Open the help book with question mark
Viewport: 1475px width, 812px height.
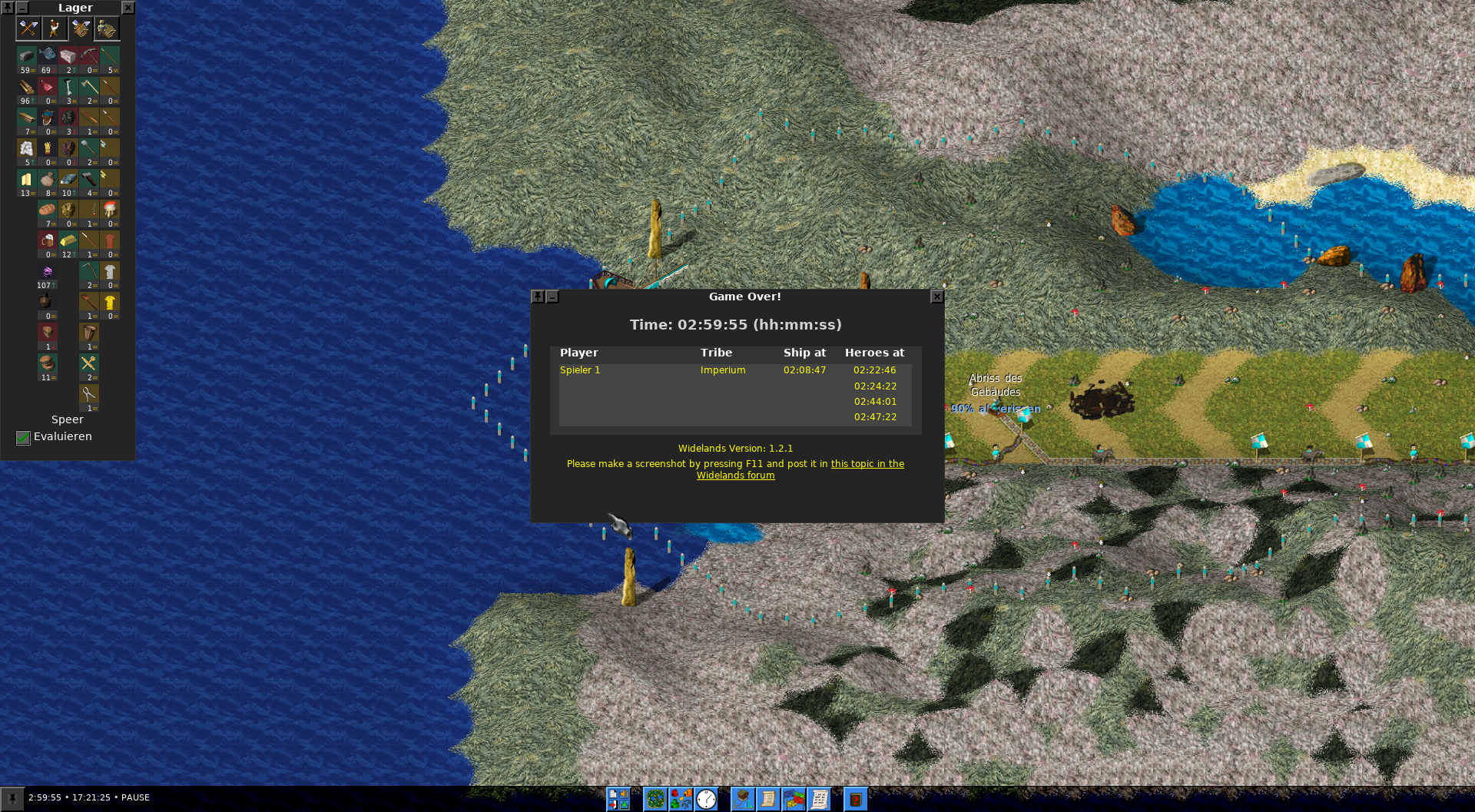click(855, 799)
